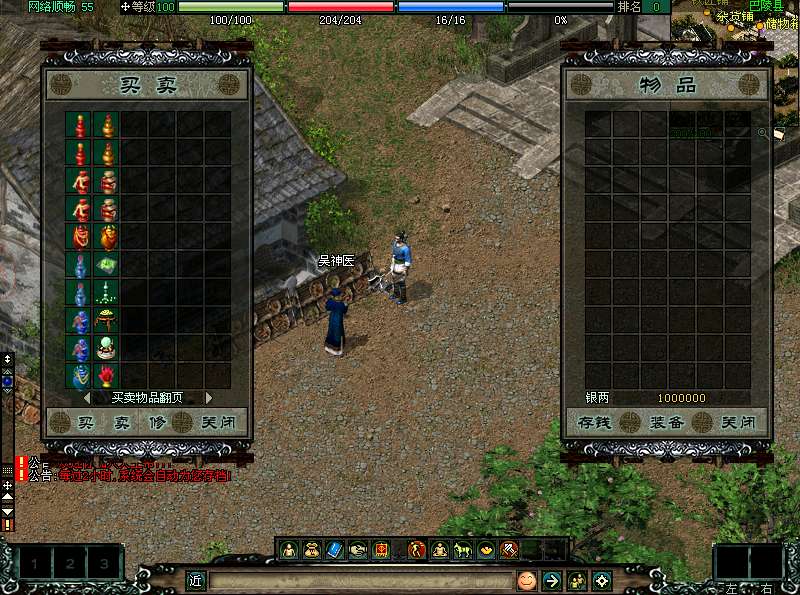
Task: Close the 买卖 trade window
Action: pos(218,423)
